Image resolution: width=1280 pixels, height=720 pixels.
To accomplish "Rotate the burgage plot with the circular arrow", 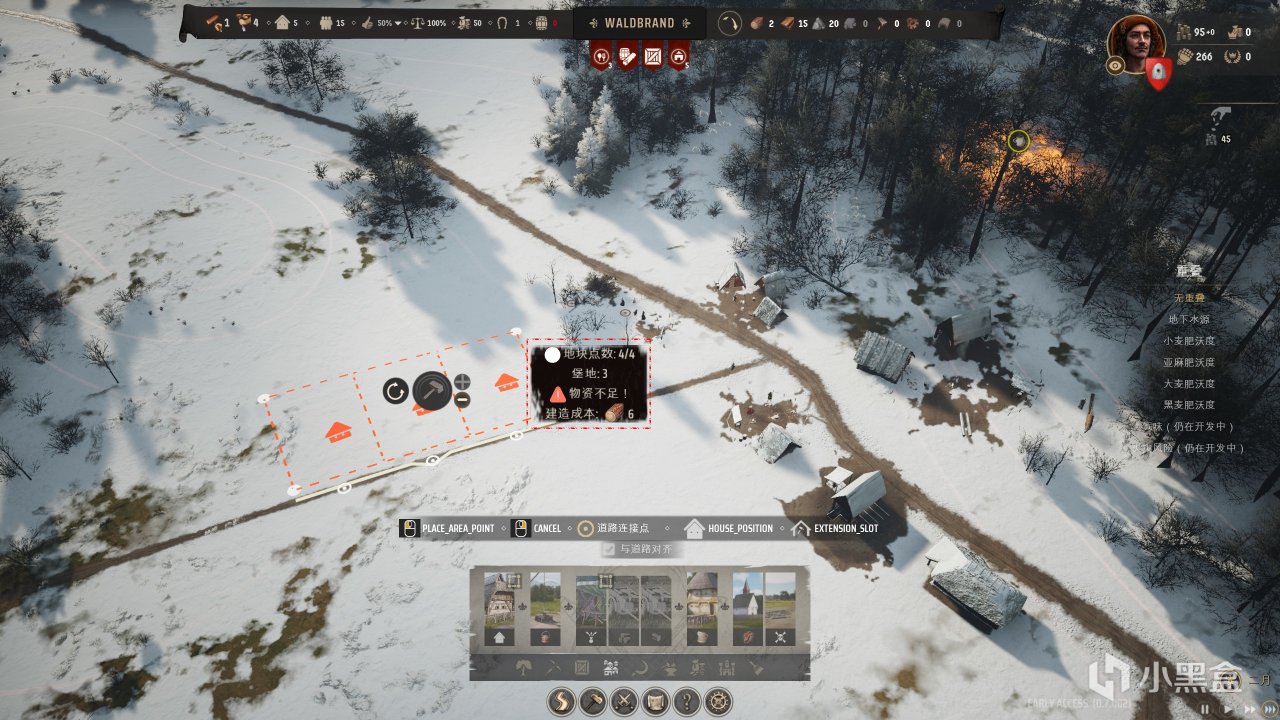I will (395, 390).
